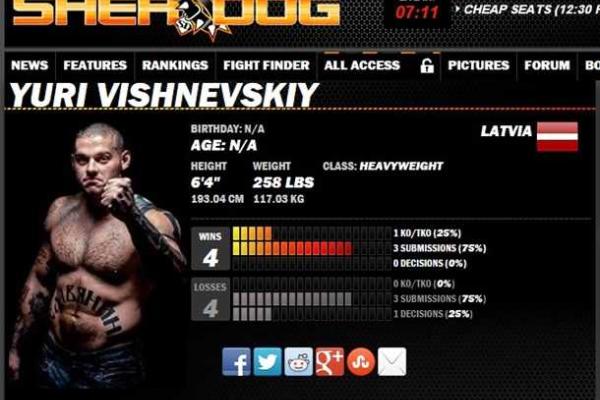Show the Pictures page
Screen dimensions: 600x400
tap(478, 66)
